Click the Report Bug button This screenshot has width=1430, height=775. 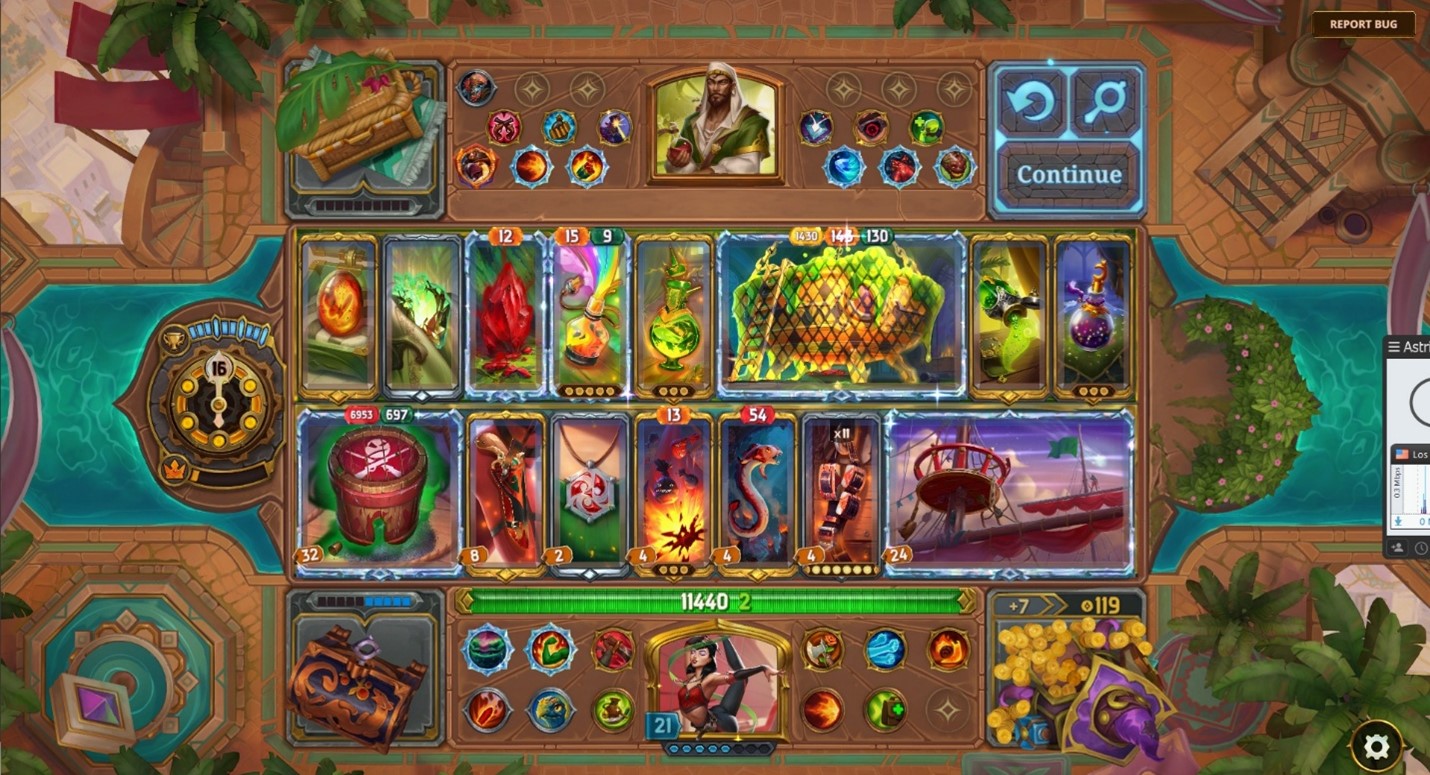[1363, 24]
